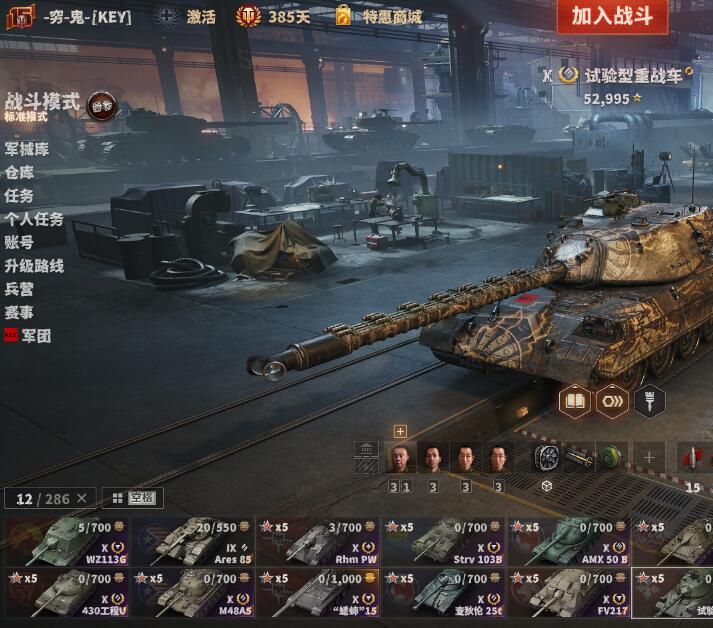The height and width of the screenshot is (628, 713).
Task: Toggle the 空格 tank carousel filter
Action: (x=133, y=498)
